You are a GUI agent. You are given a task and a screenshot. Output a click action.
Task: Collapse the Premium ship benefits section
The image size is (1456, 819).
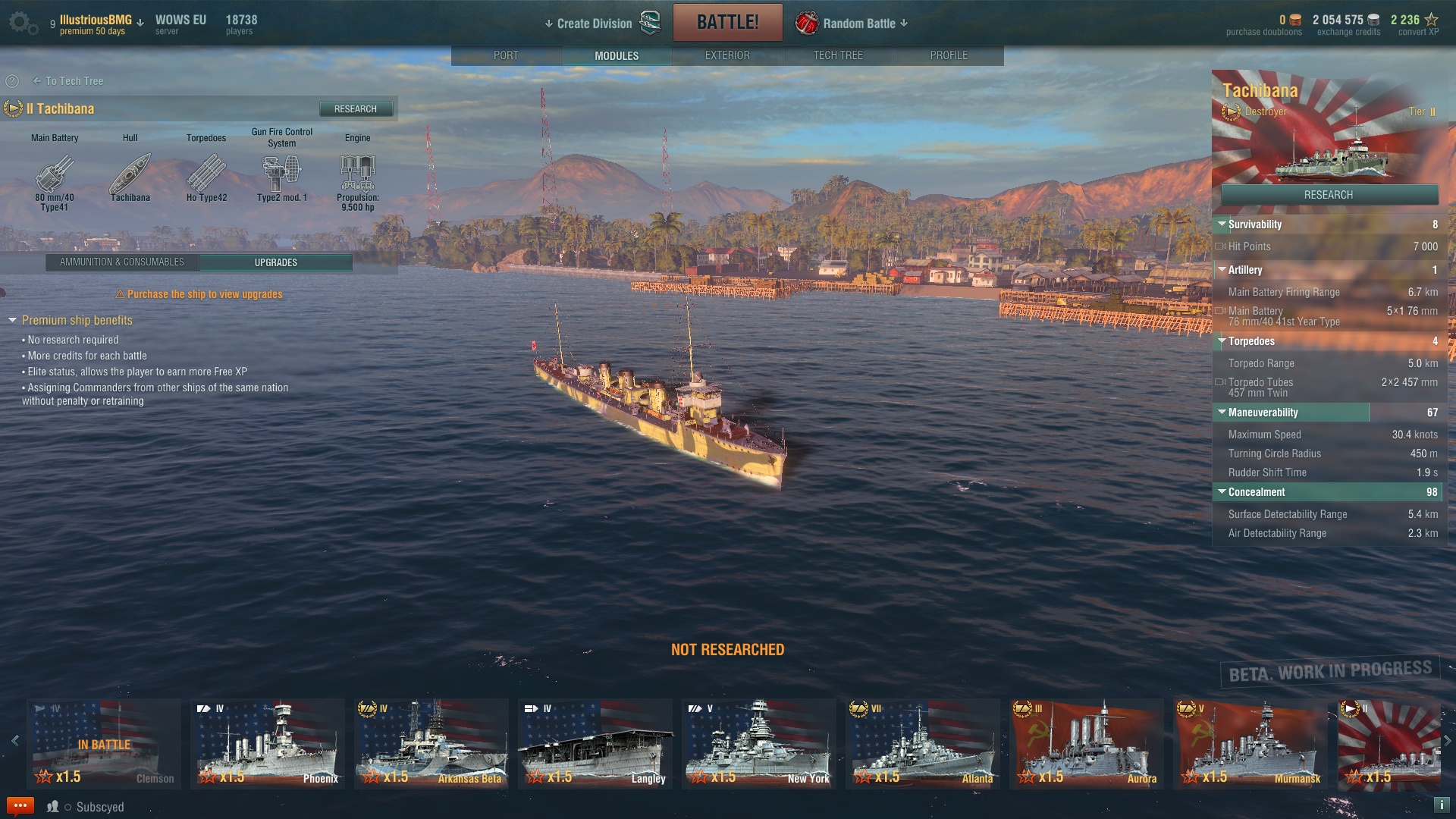(x=12, y=321)
